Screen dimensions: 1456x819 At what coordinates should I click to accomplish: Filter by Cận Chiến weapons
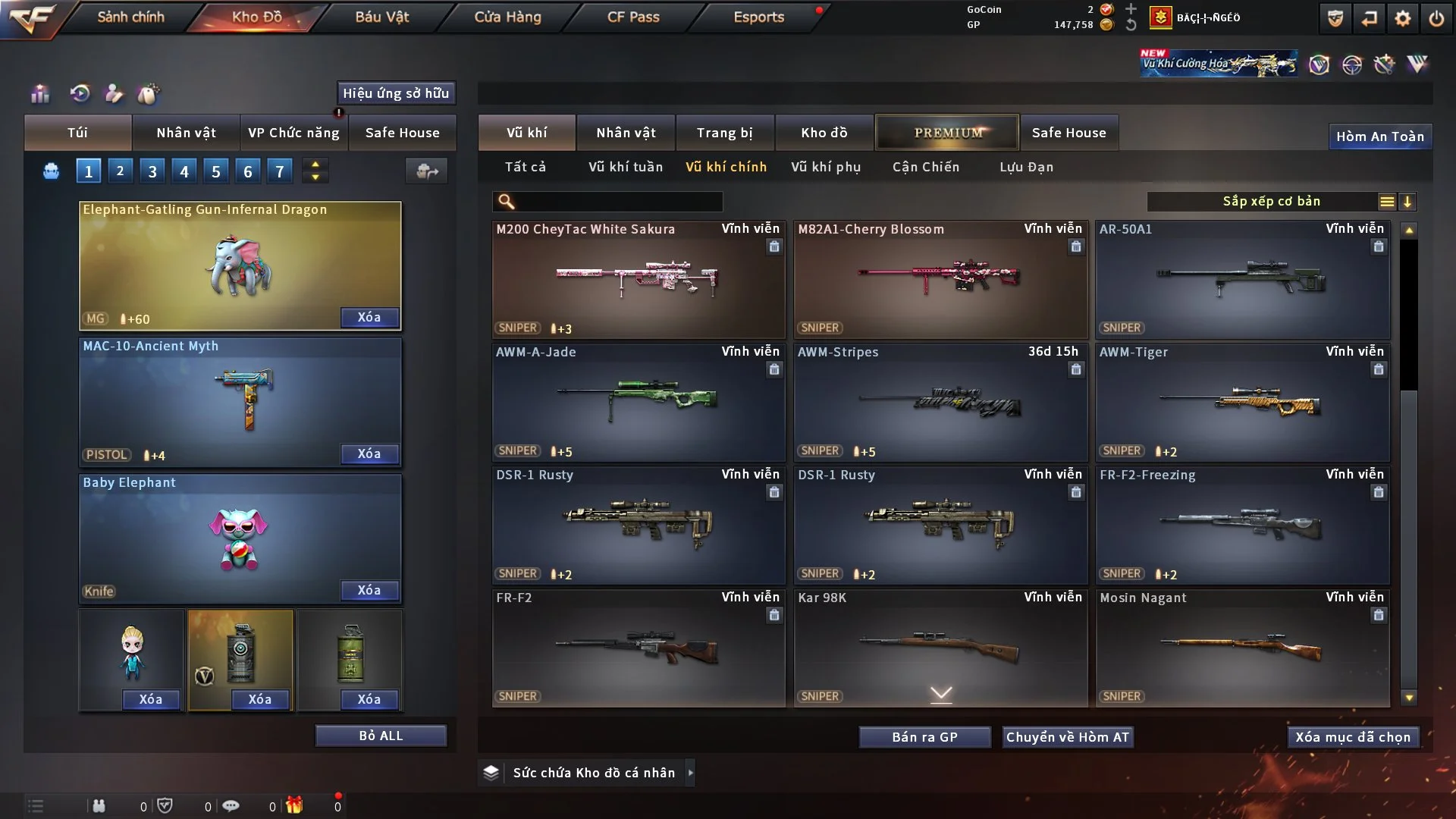(925, 167)
